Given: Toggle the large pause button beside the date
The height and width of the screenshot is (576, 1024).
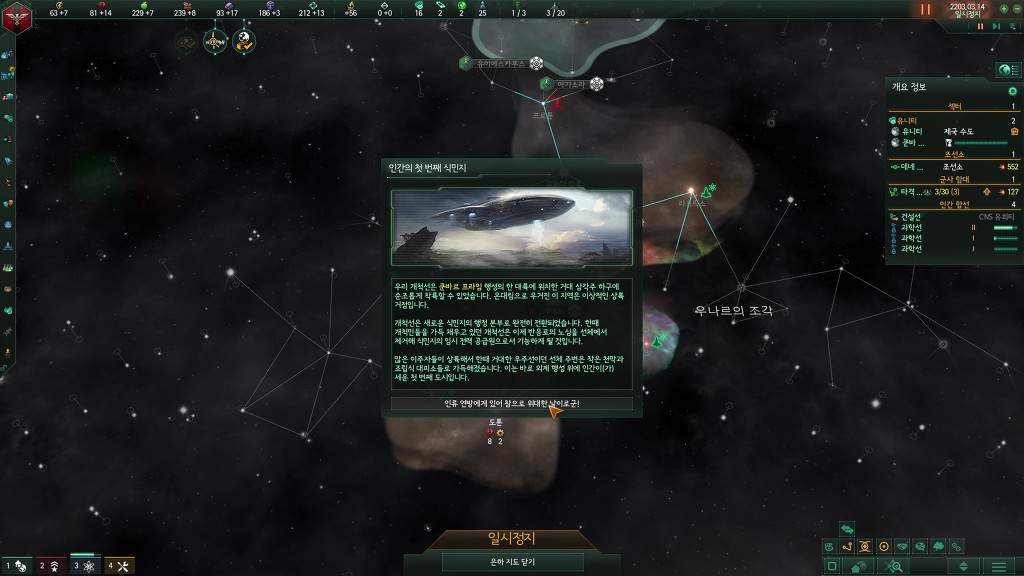Looking at the screenshot, I should point(925,9).
